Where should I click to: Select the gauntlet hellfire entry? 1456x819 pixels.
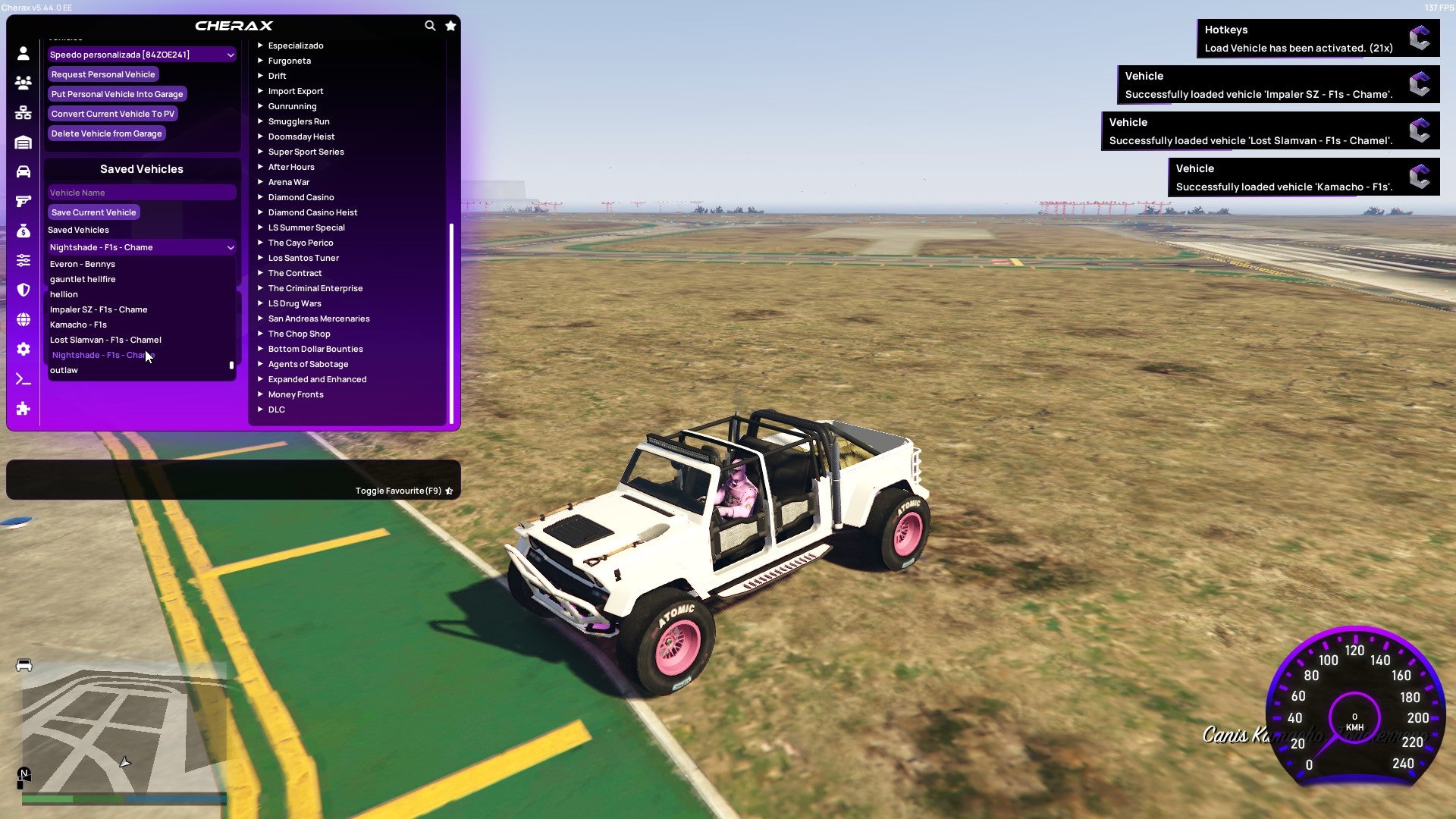(83, 279)
